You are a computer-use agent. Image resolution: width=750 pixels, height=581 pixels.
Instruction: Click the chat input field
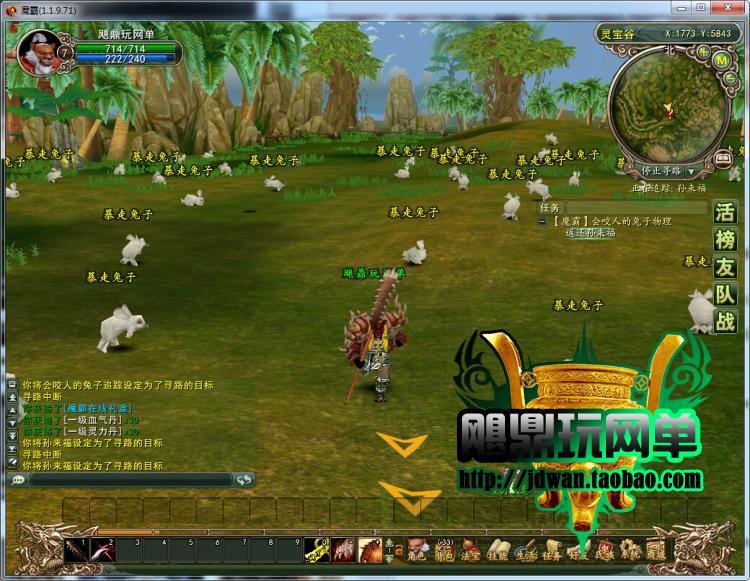coord(130,480)
